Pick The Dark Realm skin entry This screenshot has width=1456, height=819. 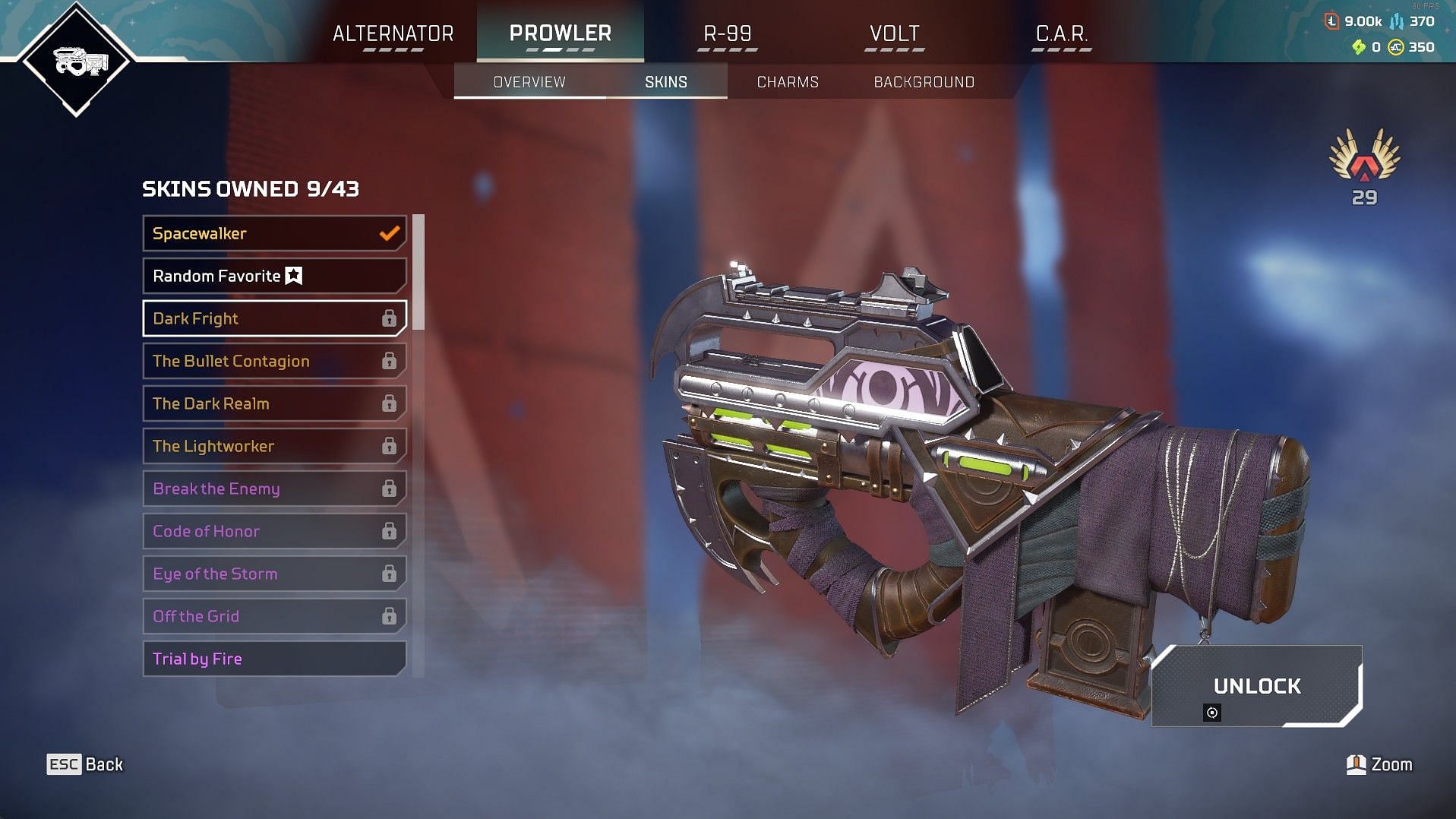click(x=274, y=403)
